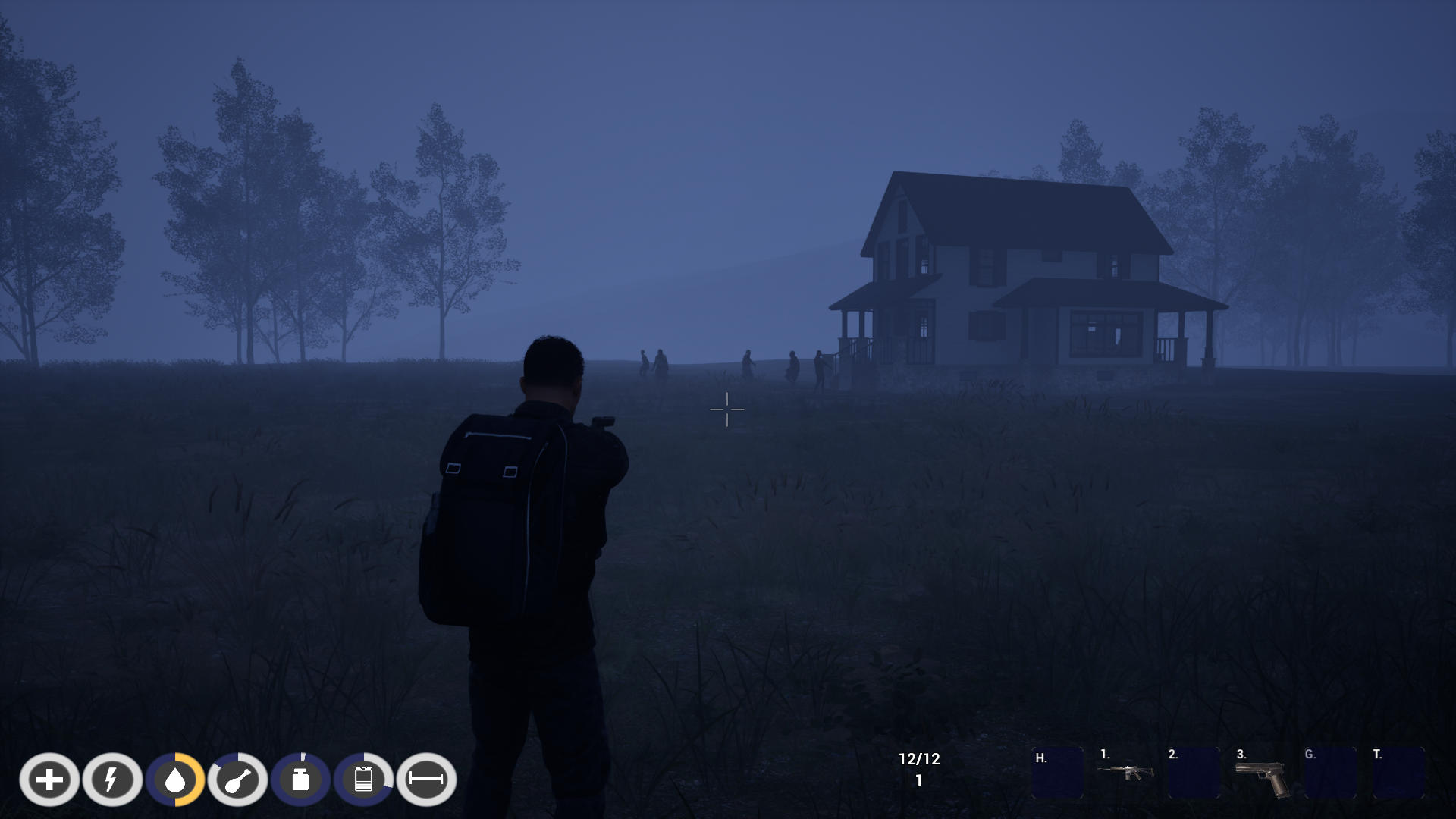Screen dimensions: 1456x819
Task: Click the health cross status icon
Action: click(x=49, y=780)
